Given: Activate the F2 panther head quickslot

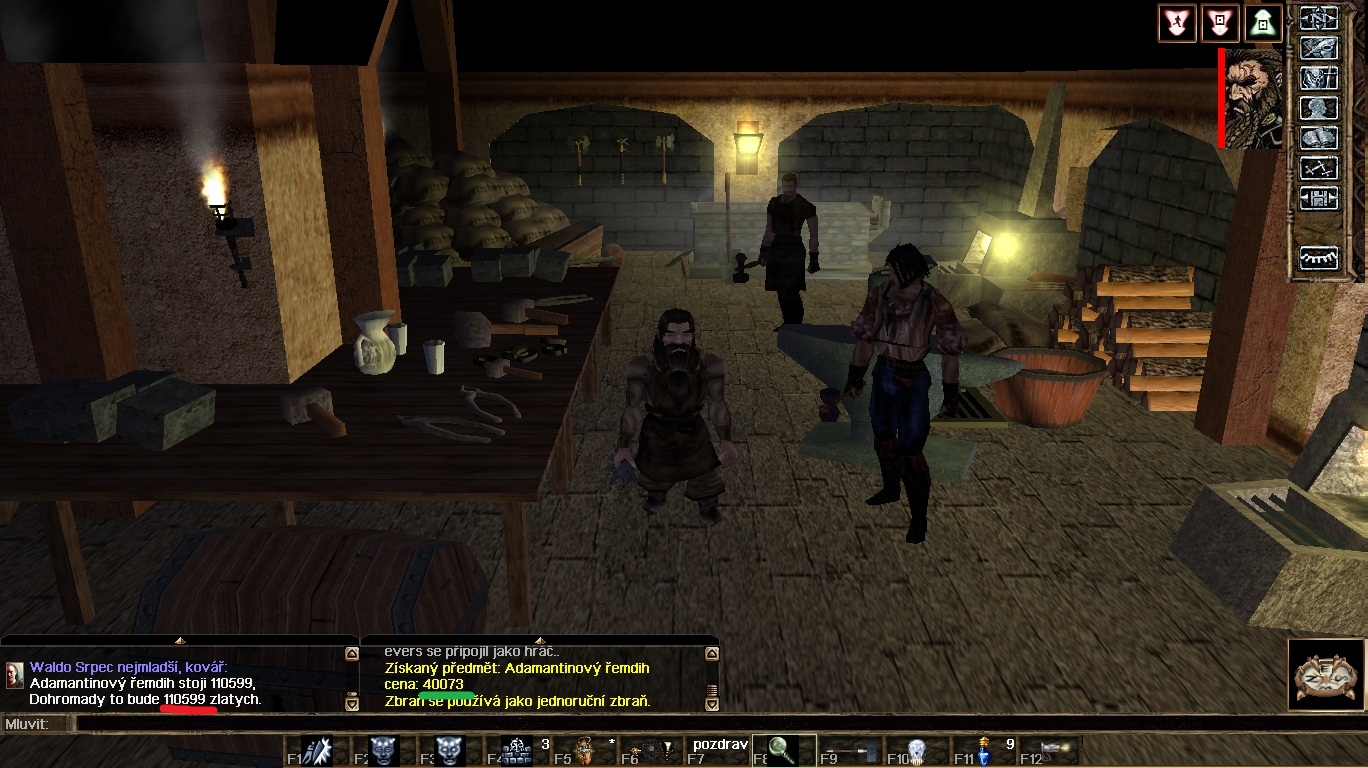Looking at the screenshot, I should pos(385,750).
